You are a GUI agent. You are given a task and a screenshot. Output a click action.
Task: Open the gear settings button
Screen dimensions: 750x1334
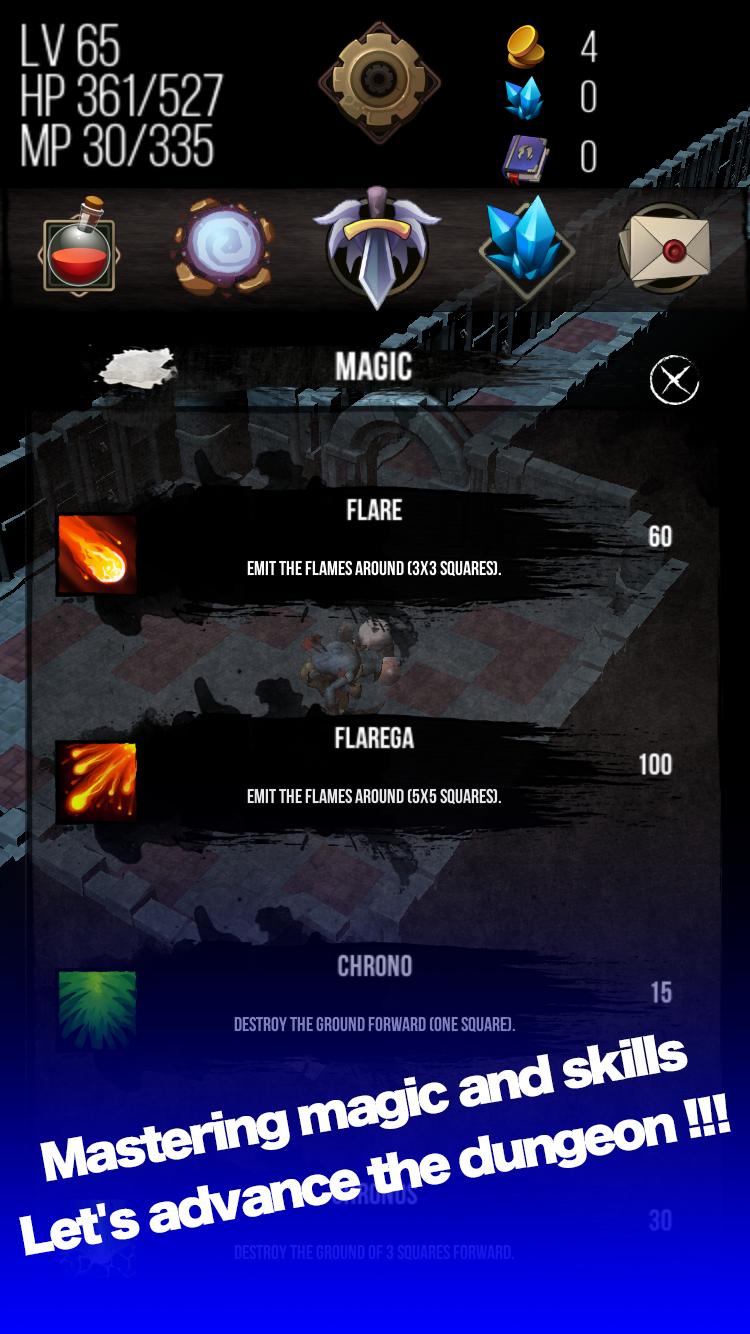point(379,82)
